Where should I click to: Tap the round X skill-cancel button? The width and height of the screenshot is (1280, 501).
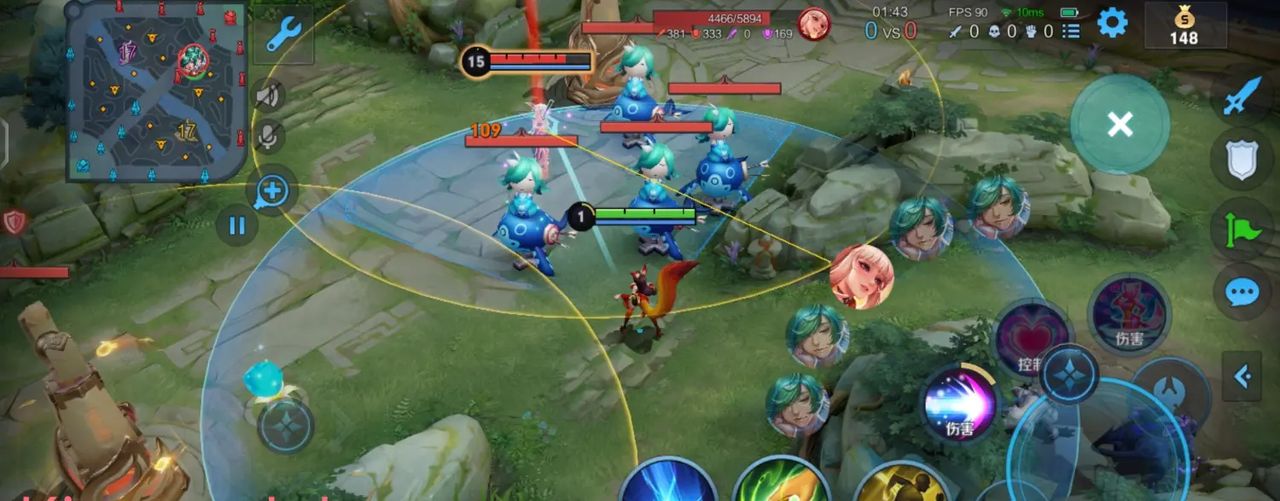coord(1120,124)
